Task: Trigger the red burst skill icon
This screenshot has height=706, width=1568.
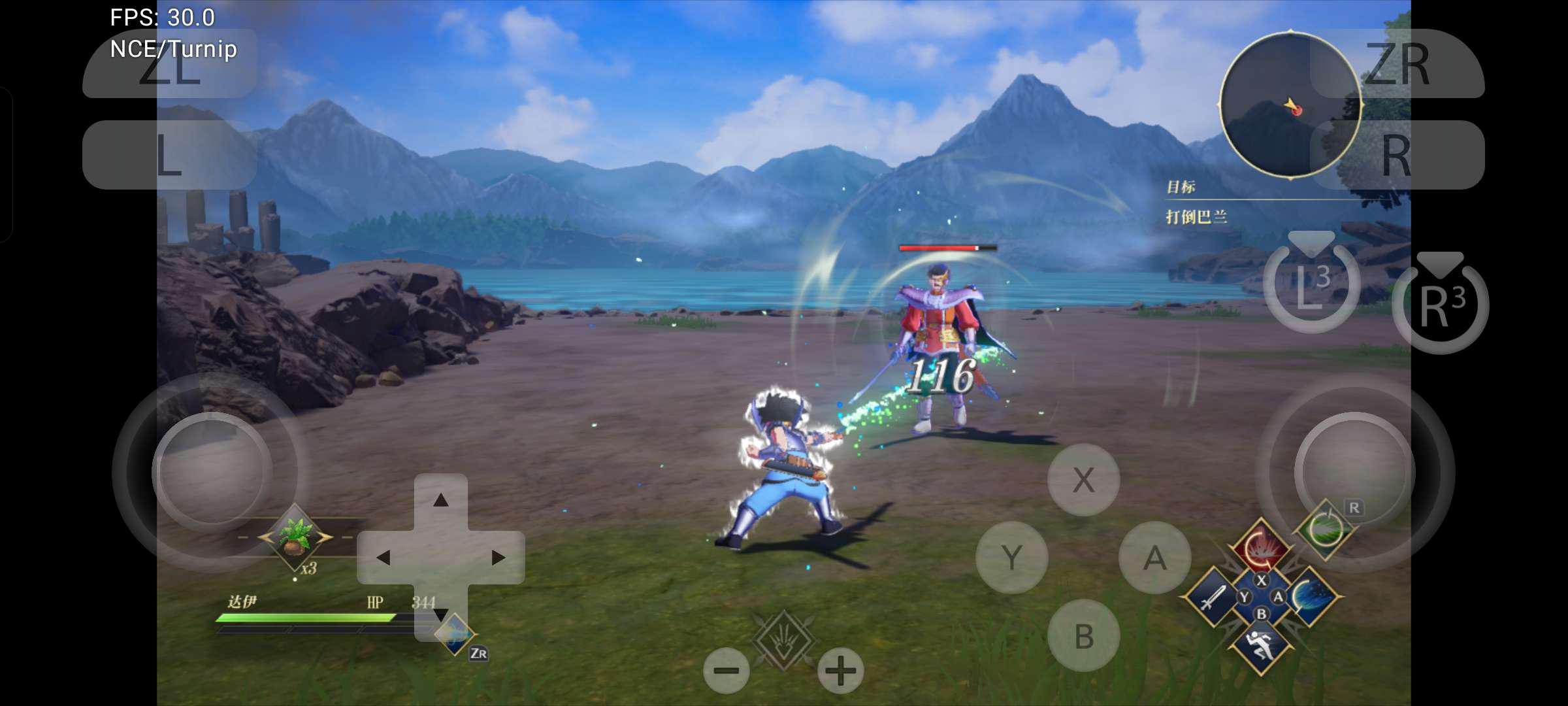Action: coord(1260,548)
